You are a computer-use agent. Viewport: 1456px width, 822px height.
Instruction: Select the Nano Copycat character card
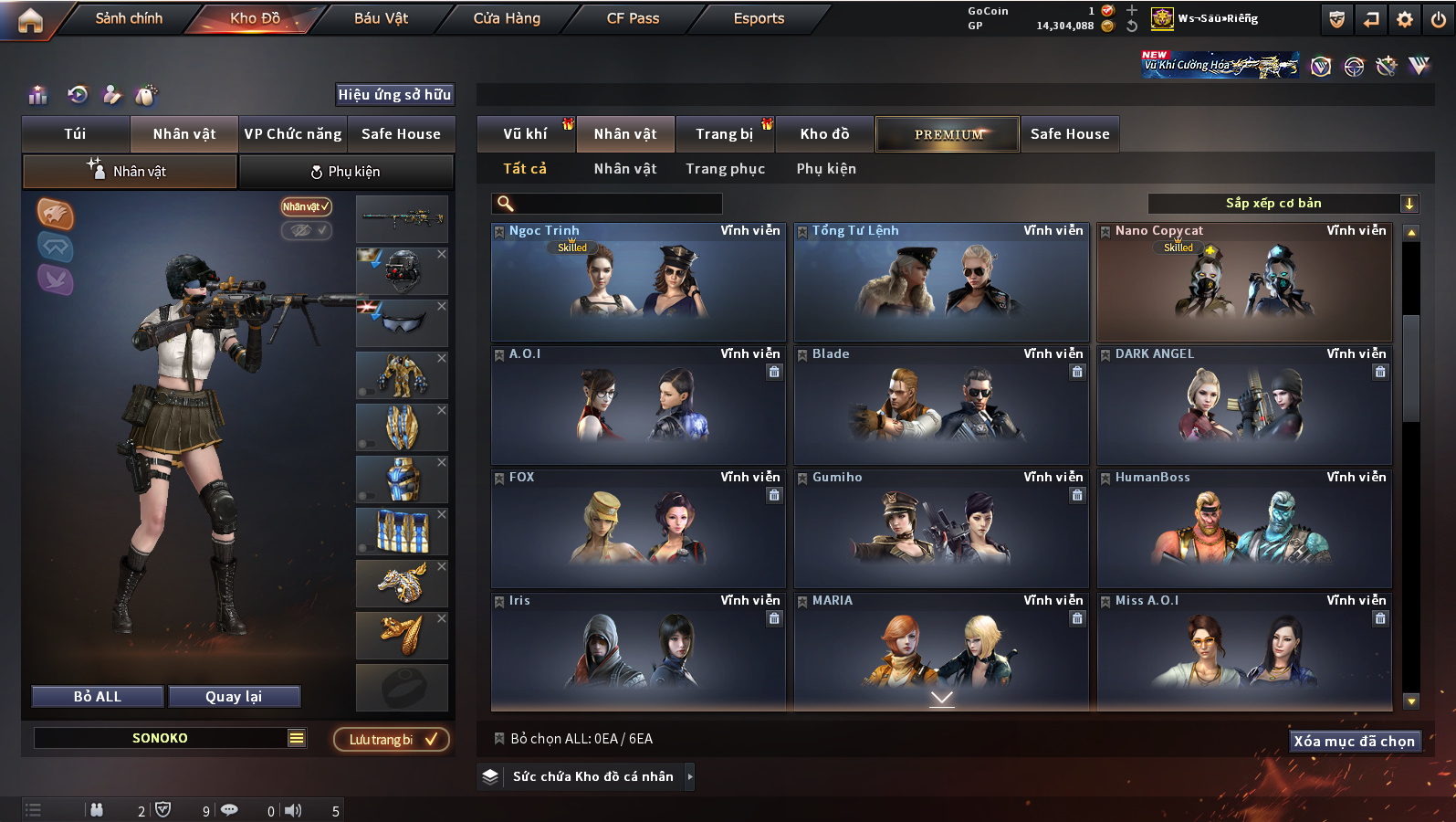click(x=1243, y=283)
